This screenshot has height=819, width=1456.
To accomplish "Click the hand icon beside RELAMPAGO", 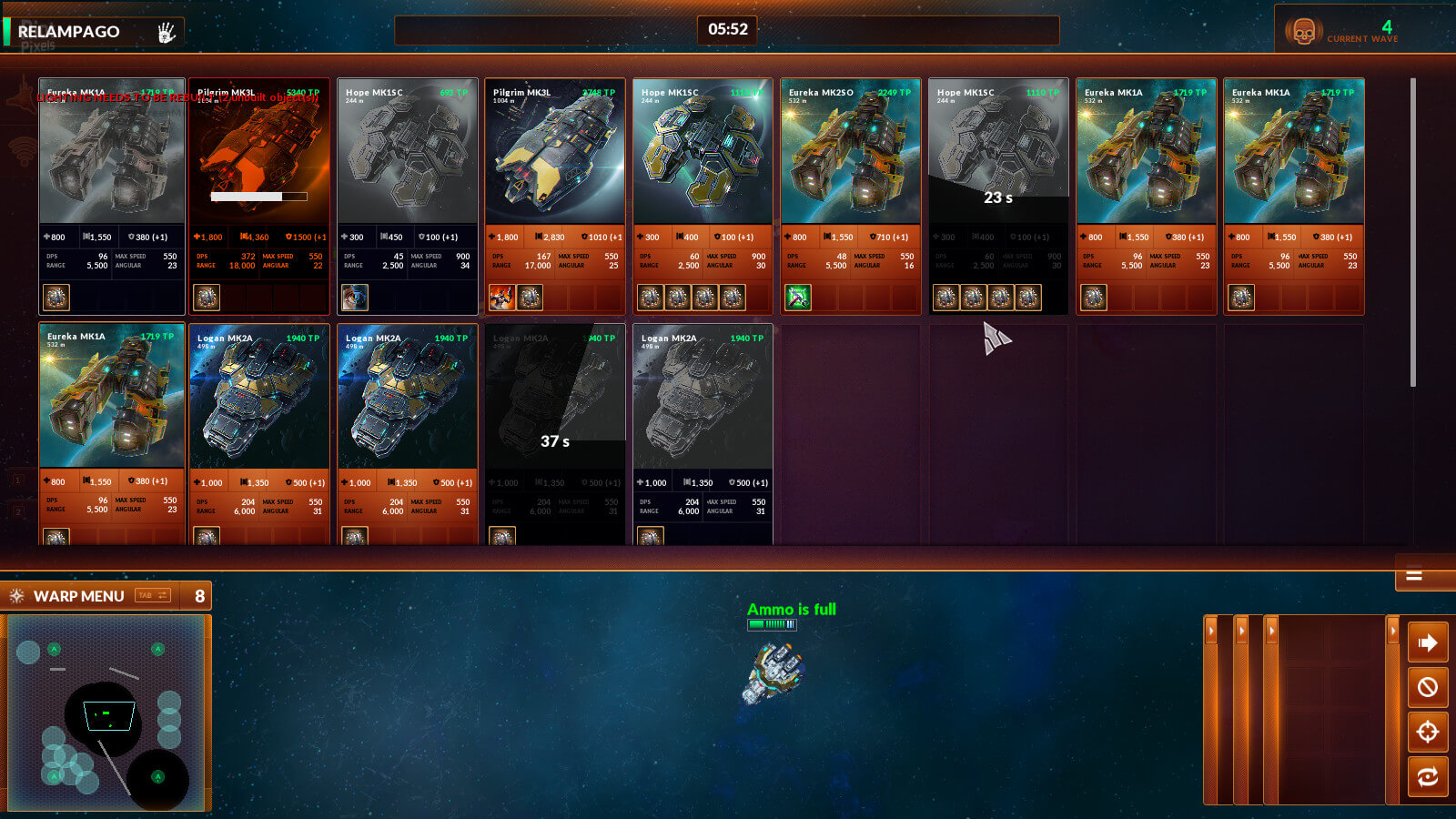I will 166,32.
